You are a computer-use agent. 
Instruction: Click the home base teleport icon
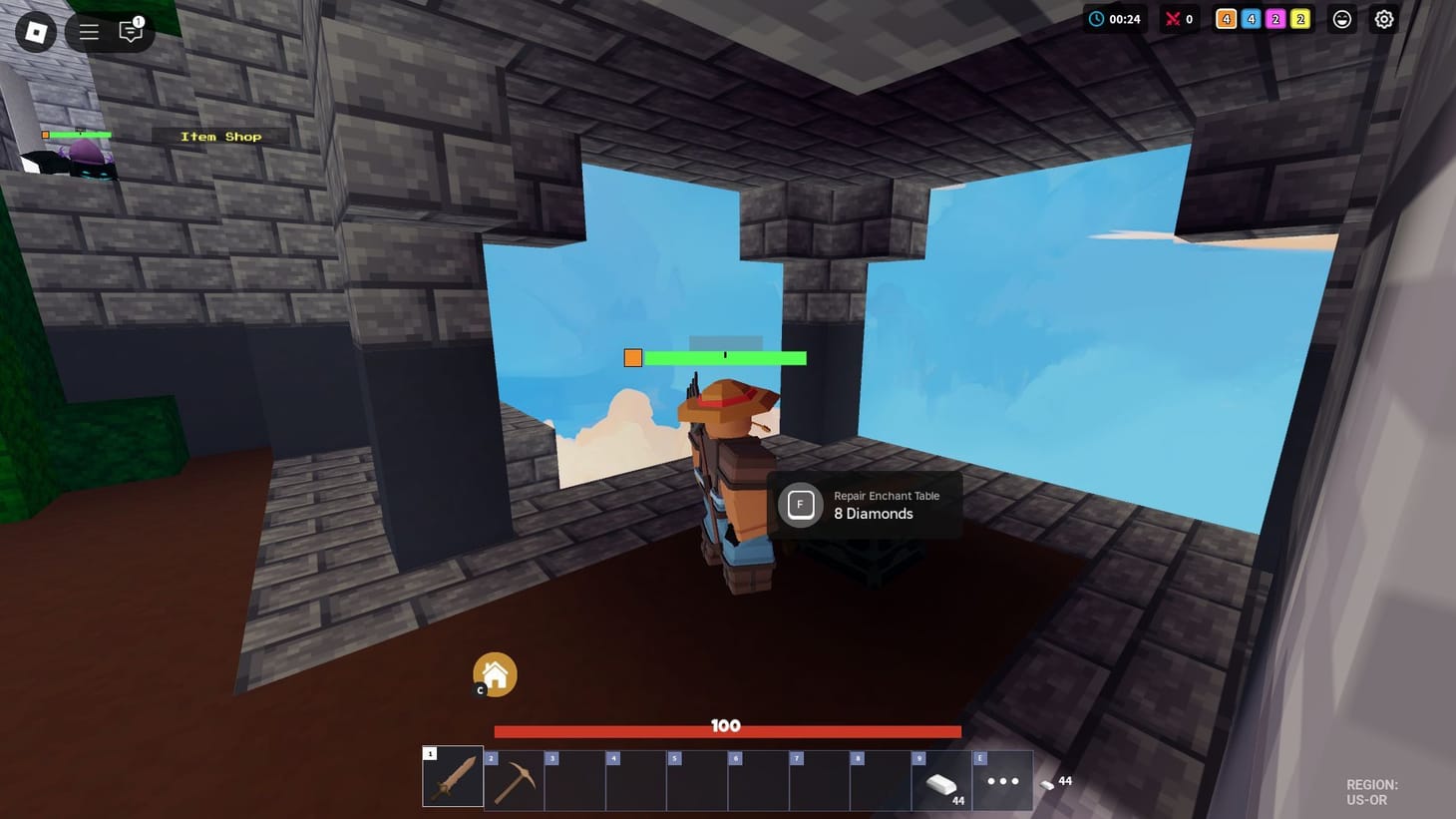pyautogui.click(x=496, y=673)
